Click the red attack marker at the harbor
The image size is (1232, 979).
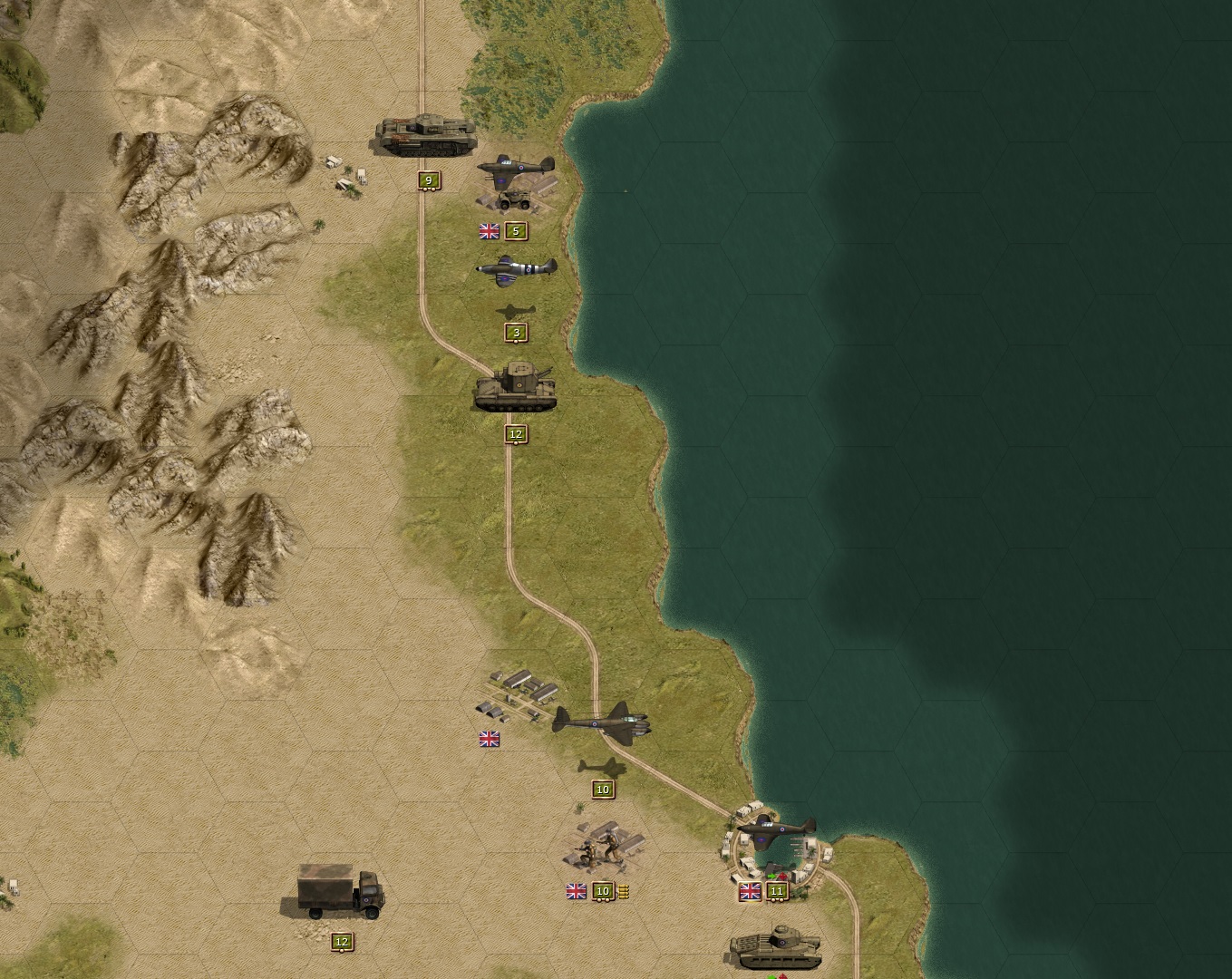coord(782,876)
